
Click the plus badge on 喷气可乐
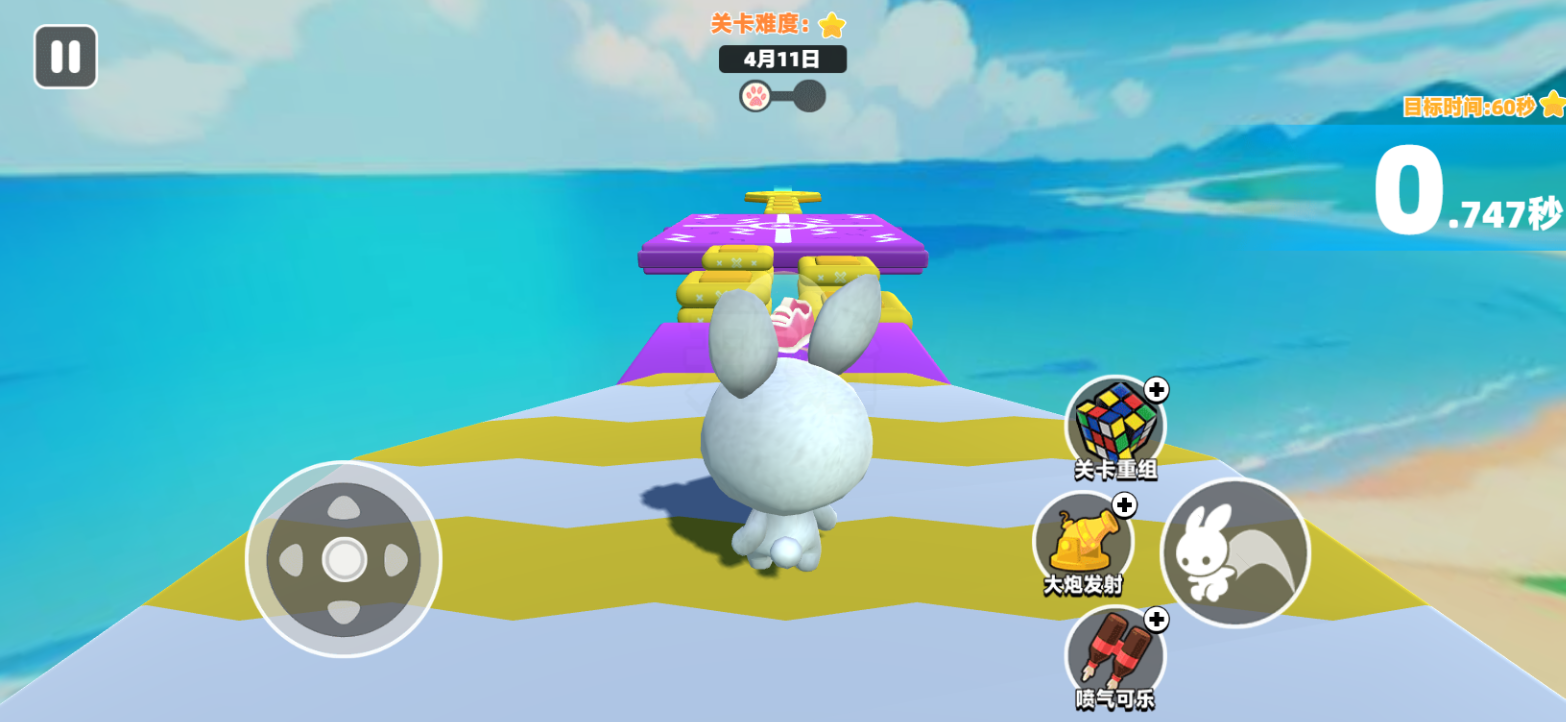click(x=1156, y=620)
